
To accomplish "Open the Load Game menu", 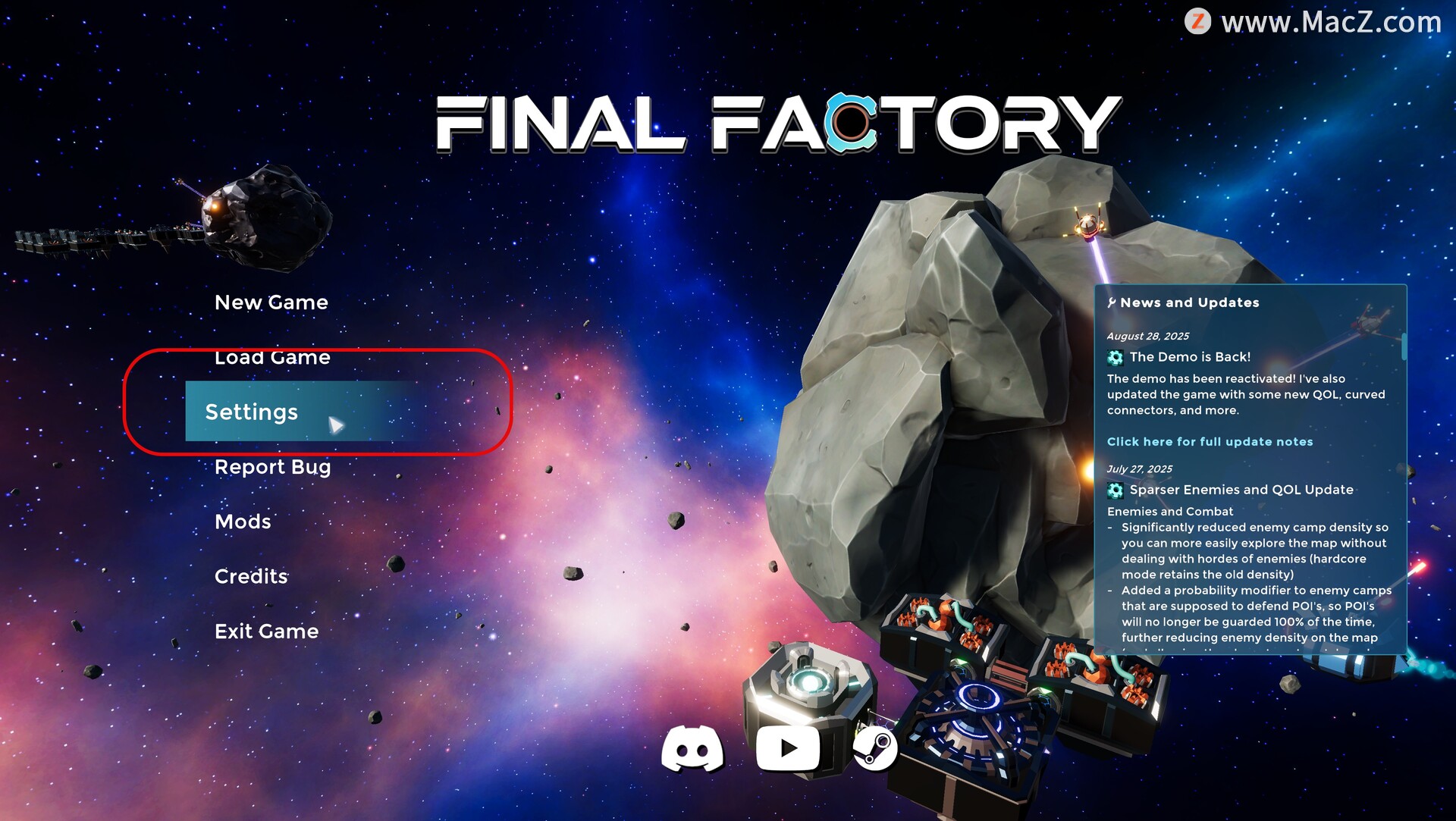I will [272, 357].
